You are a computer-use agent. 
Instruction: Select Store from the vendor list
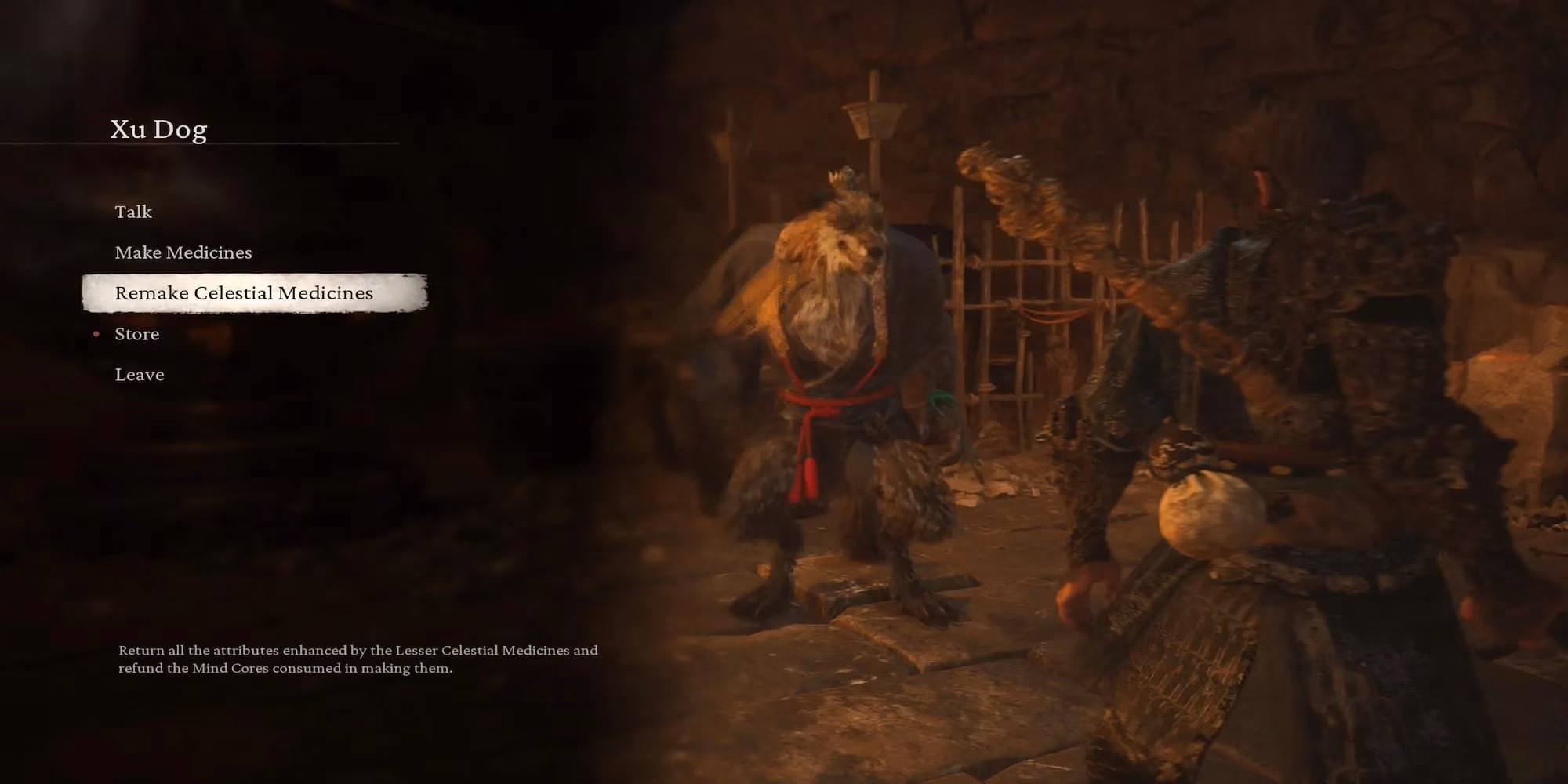[137, 334]
